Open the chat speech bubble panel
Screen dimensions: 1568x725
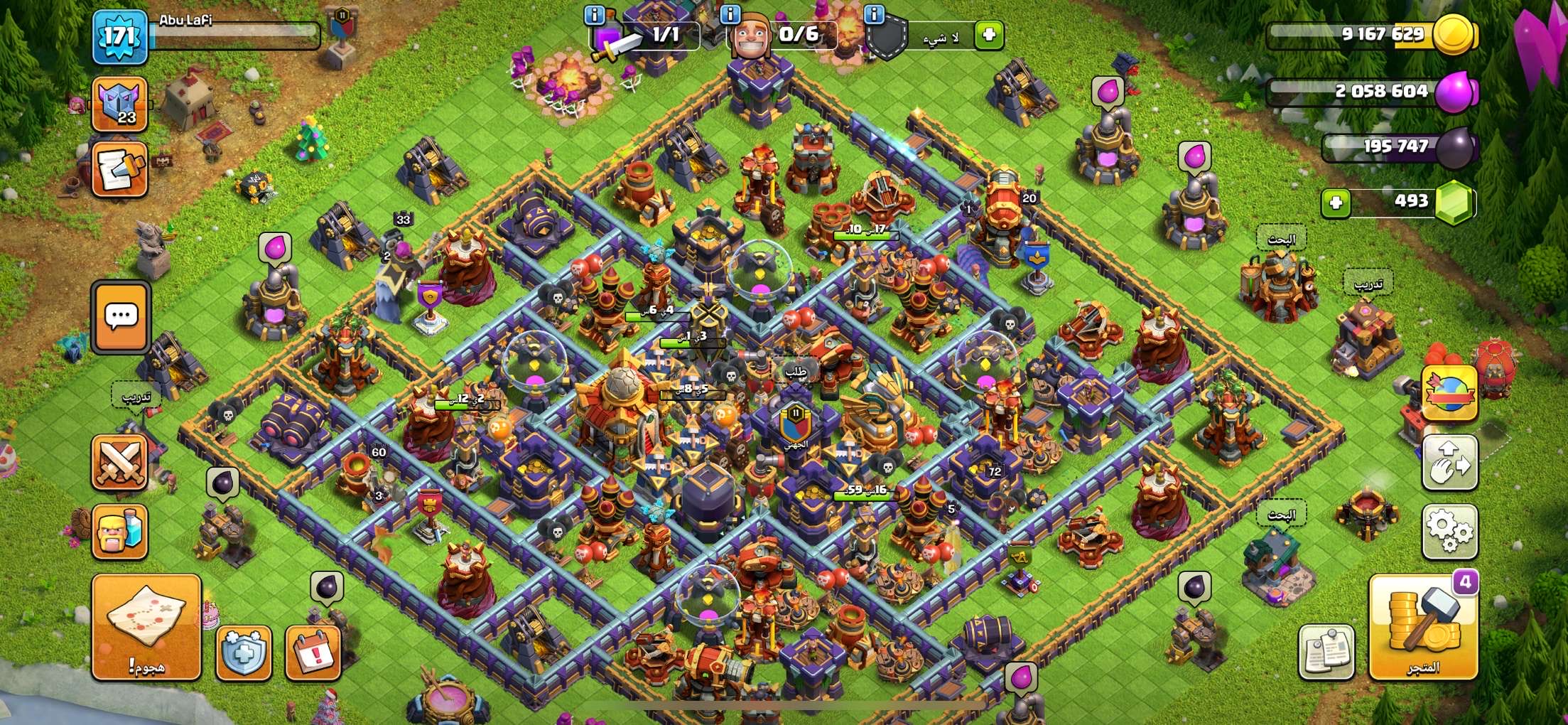121,316
